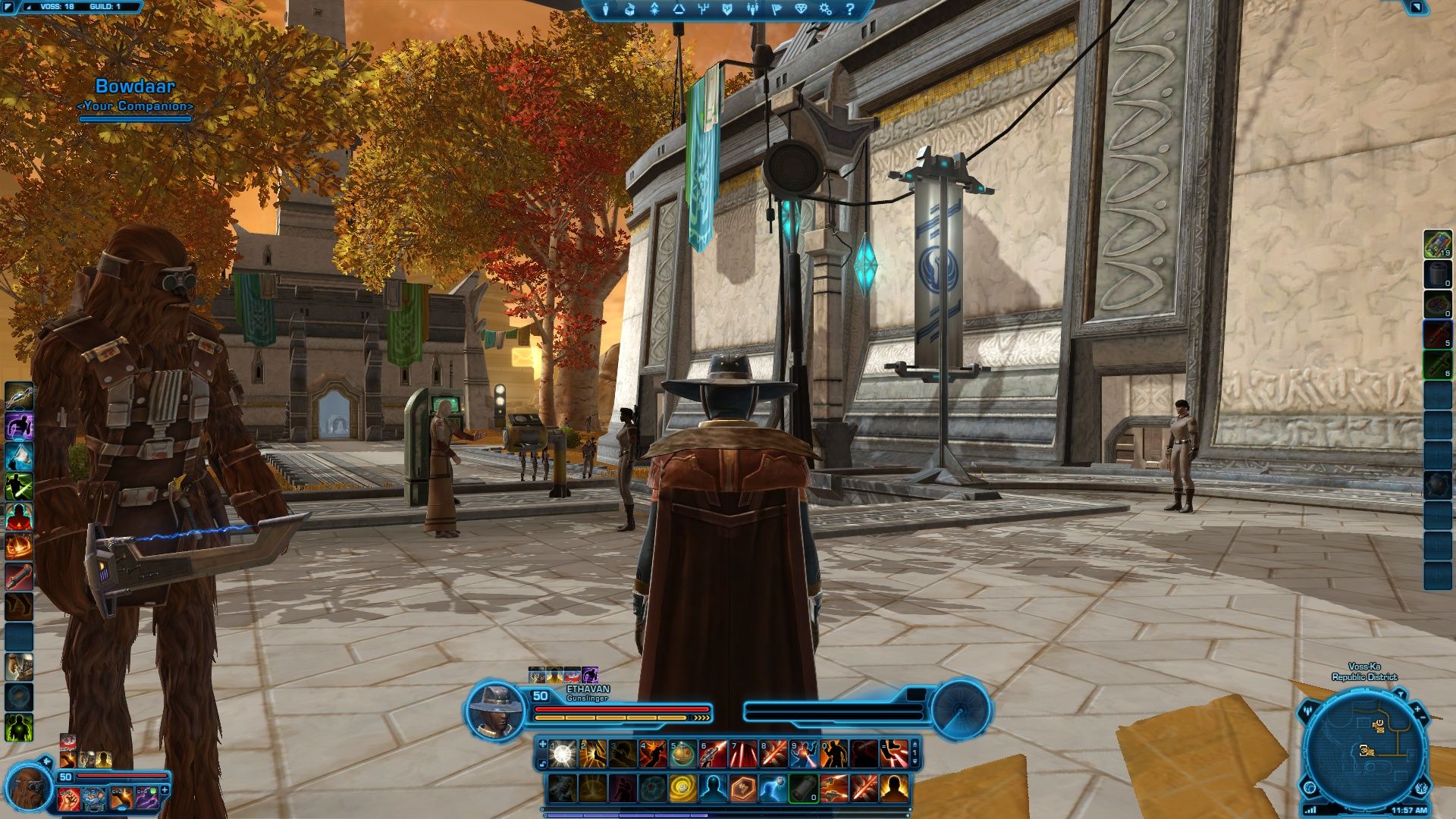Viewport: 1456px width, 819px height.
Task: Select Ethavan's player portrait
Action: pyautogui.click(x=495, y=710)
